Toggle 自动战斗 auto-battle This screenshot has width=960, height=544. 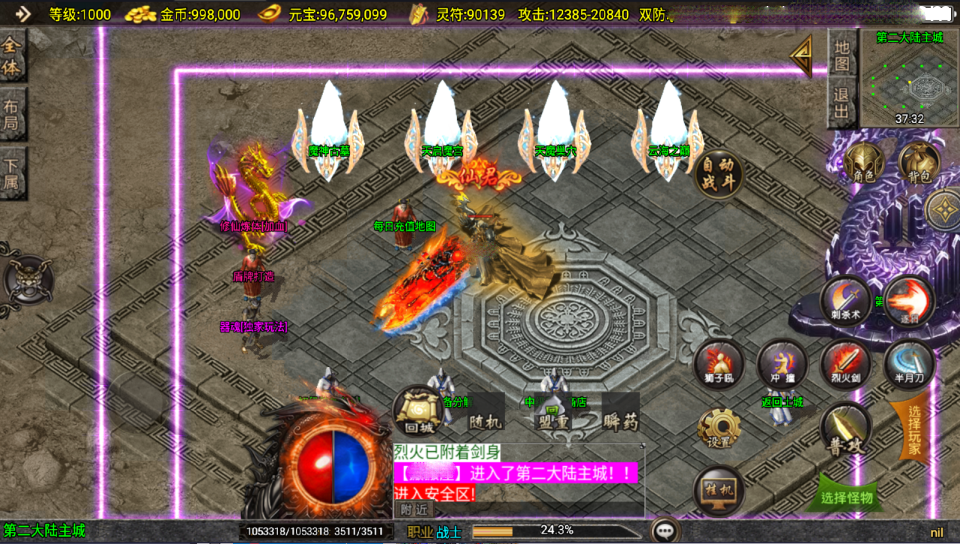click(x=719, y=176)
